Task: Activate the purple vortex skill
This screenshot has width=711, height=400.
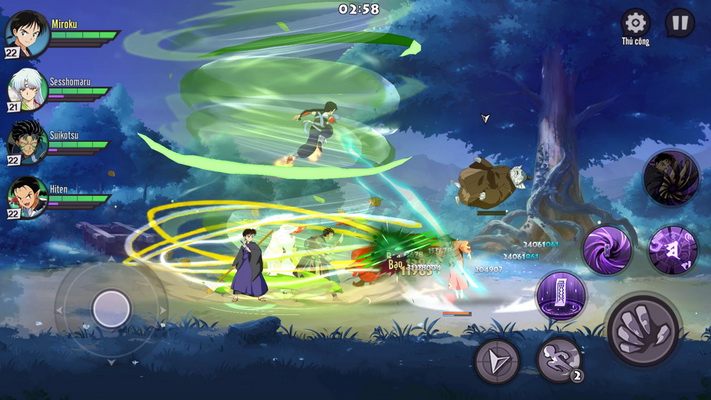Action: point(607,248)
